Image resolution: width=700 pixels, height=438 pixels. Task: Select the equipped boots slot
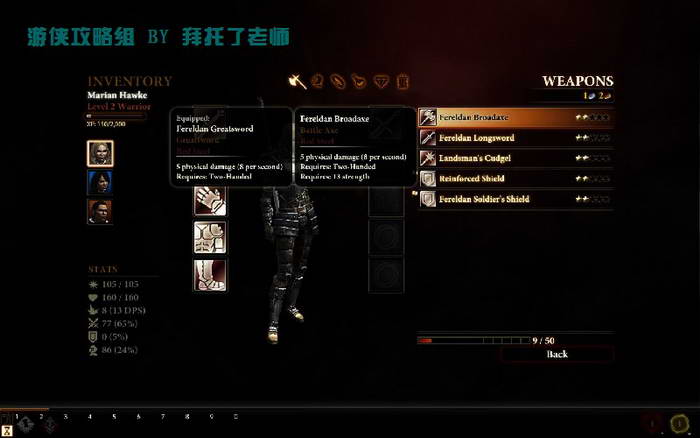[210, 274]
